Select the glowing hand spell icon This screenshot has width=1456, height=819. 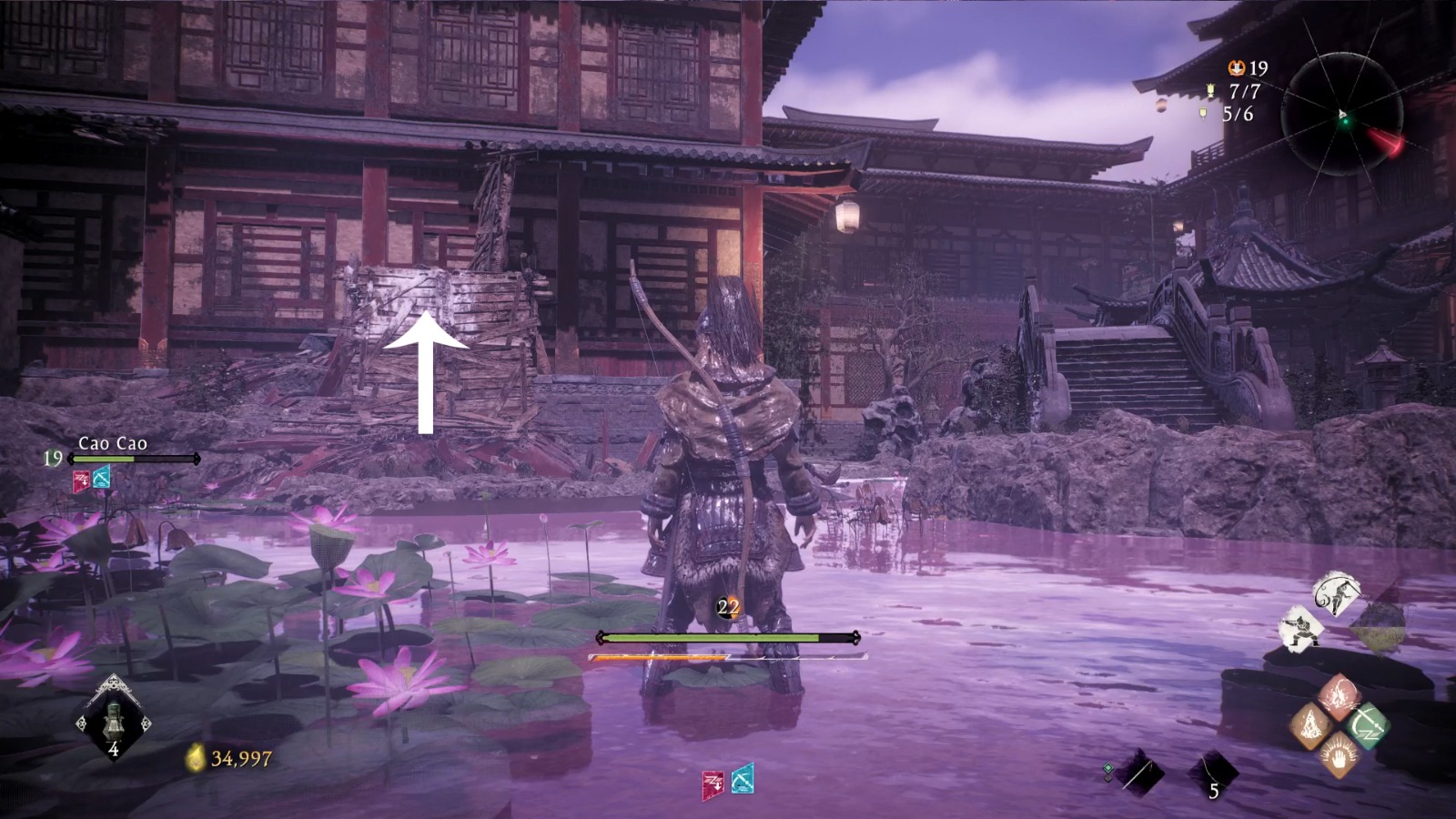tap(1340, 755)
